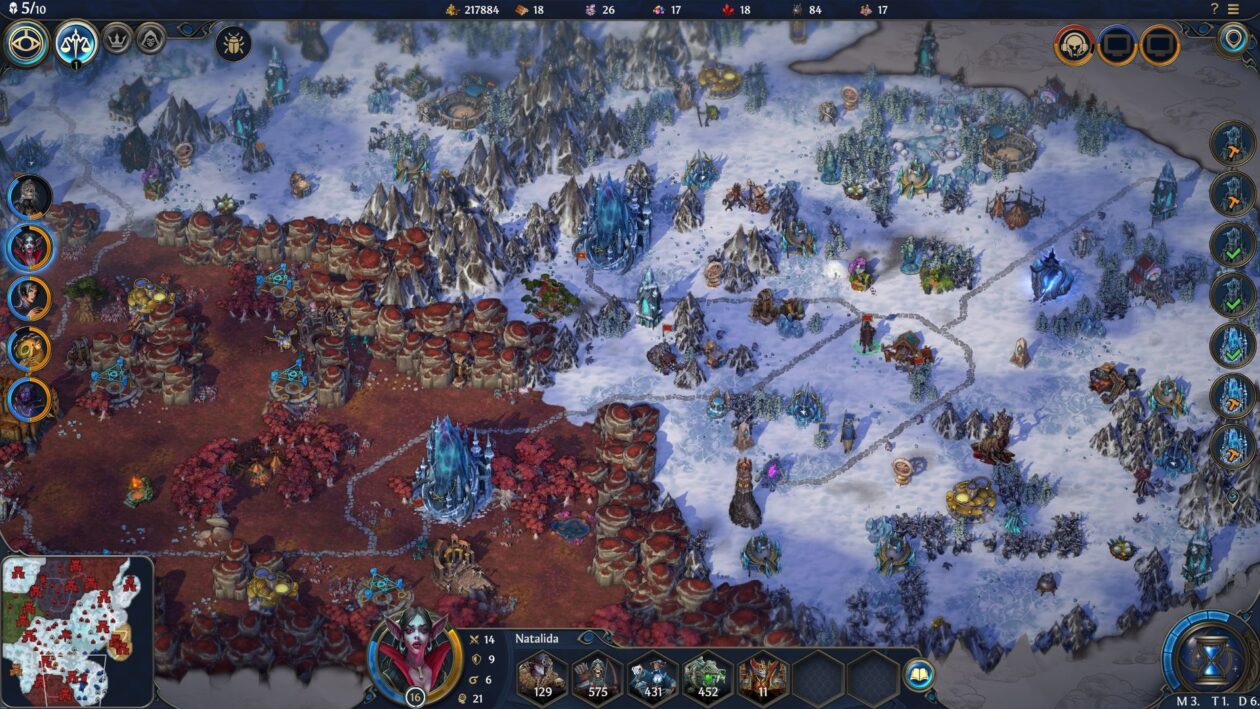Click the map pin locator button

pos(1233,39)
